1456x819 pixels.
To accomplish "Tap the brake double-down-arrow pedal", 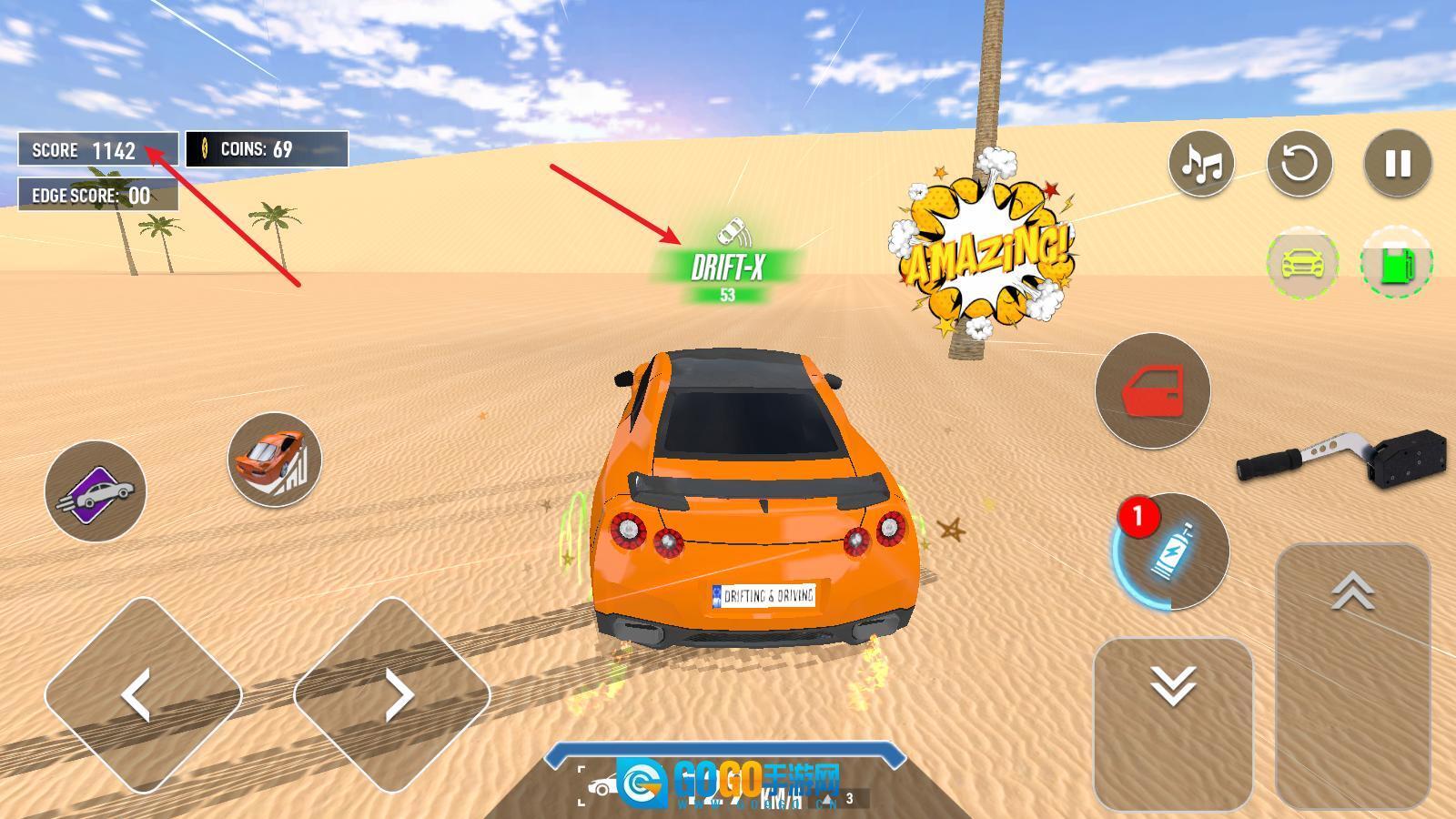I will click(1173, 722).
